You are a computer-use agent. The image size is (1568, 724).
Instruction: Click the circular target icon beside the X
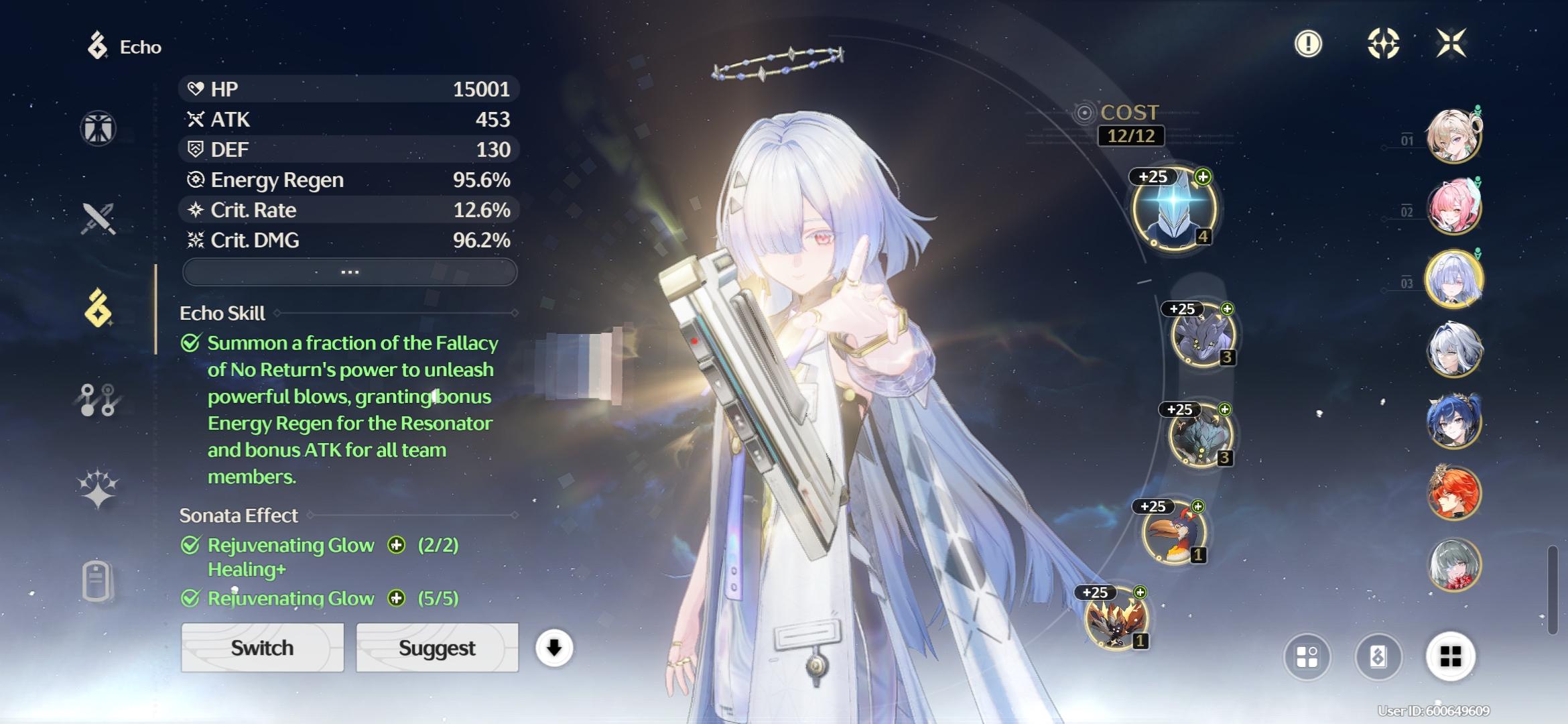(x=1383, y=44)
